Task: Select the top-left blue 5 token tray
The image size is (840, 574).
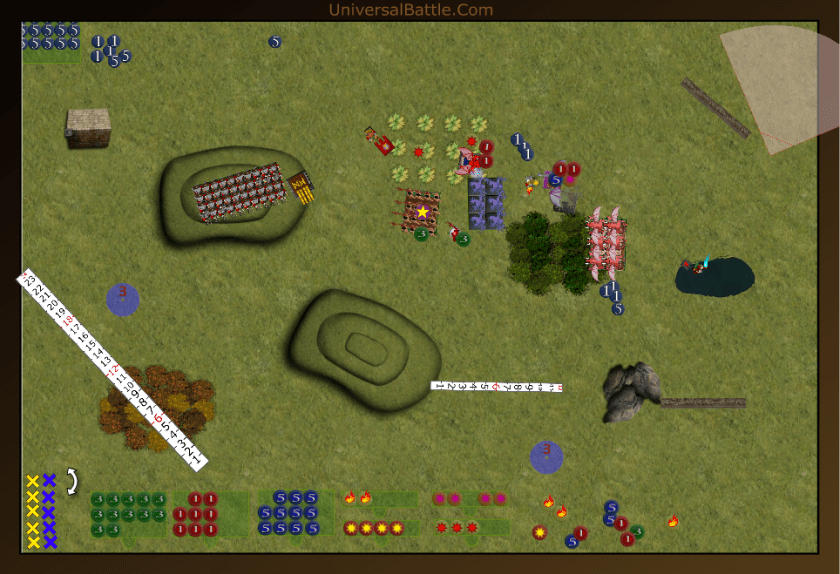Action: point(52,44)
